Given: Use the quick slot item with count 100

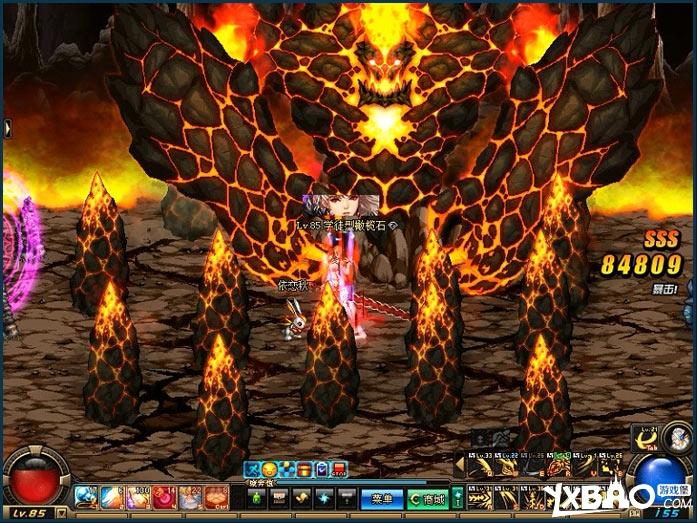Looking at the screenshot, I should click(x=137, y=496).
